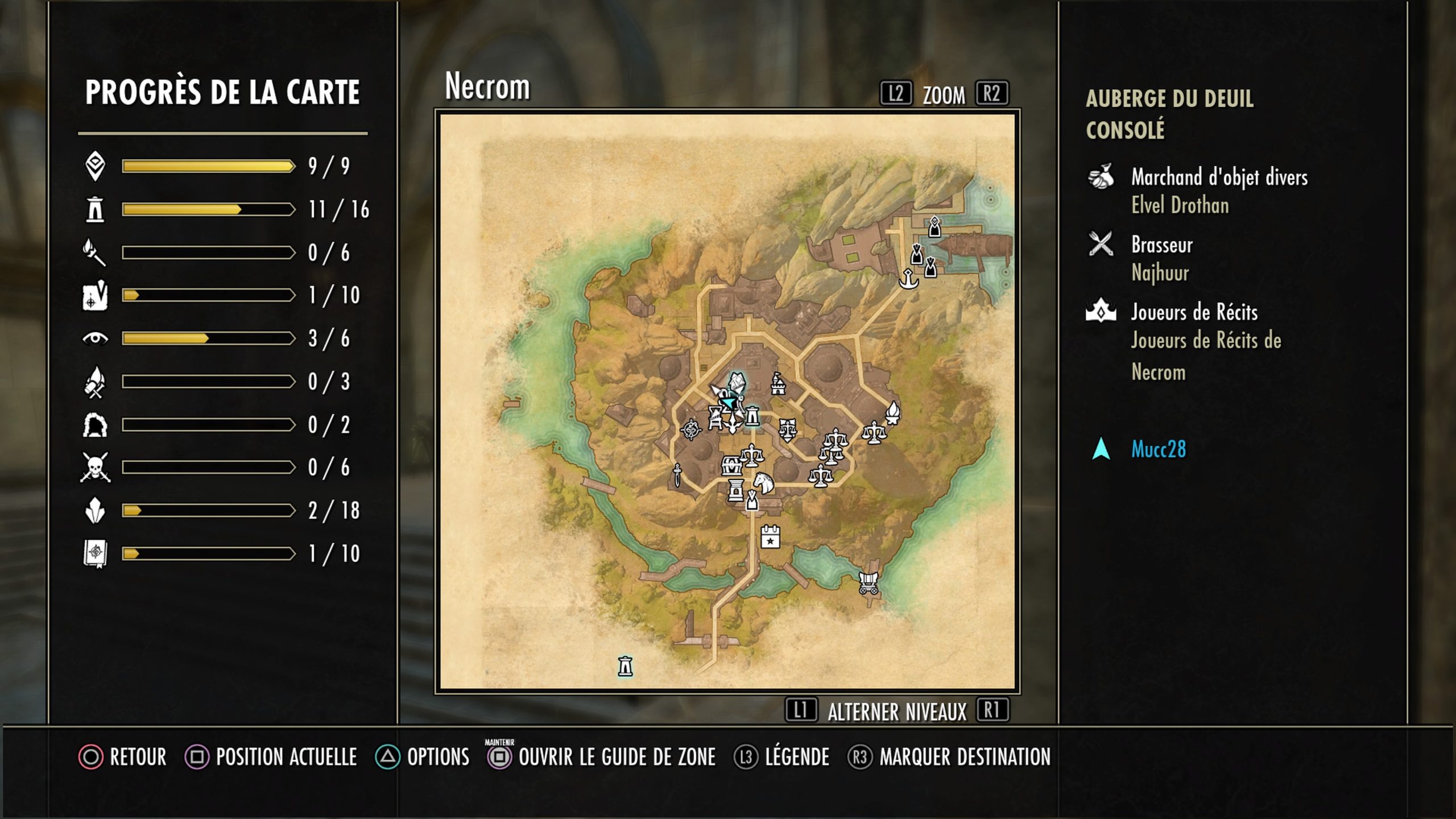The height and width of the screenshot is (819, 1456).
Task: Choose the Brasseur Najhuur entry
Action: [x=1161, y=258]
